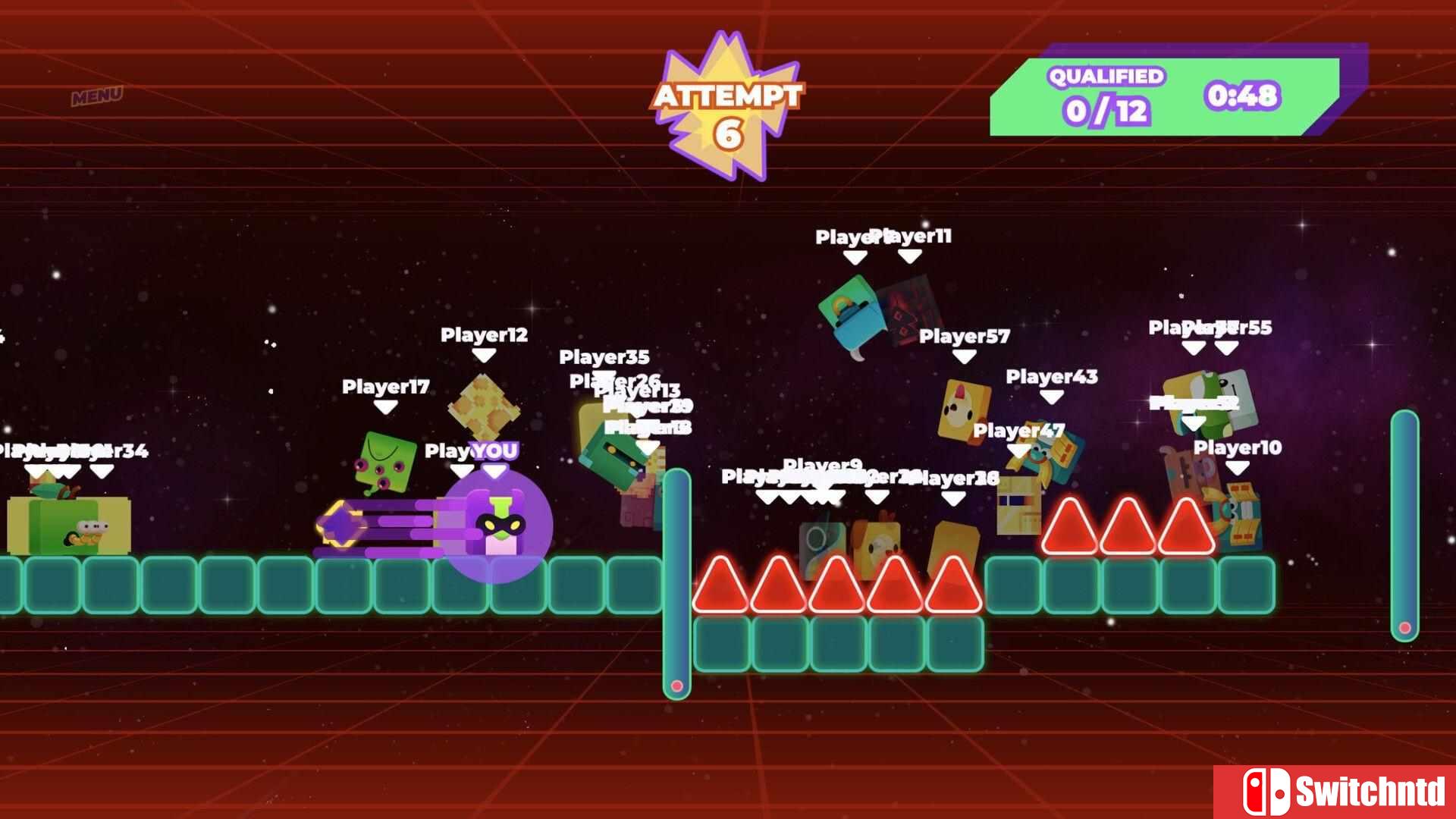Open the MENU in the top left
1456x819 pixels.
point(96,96)
